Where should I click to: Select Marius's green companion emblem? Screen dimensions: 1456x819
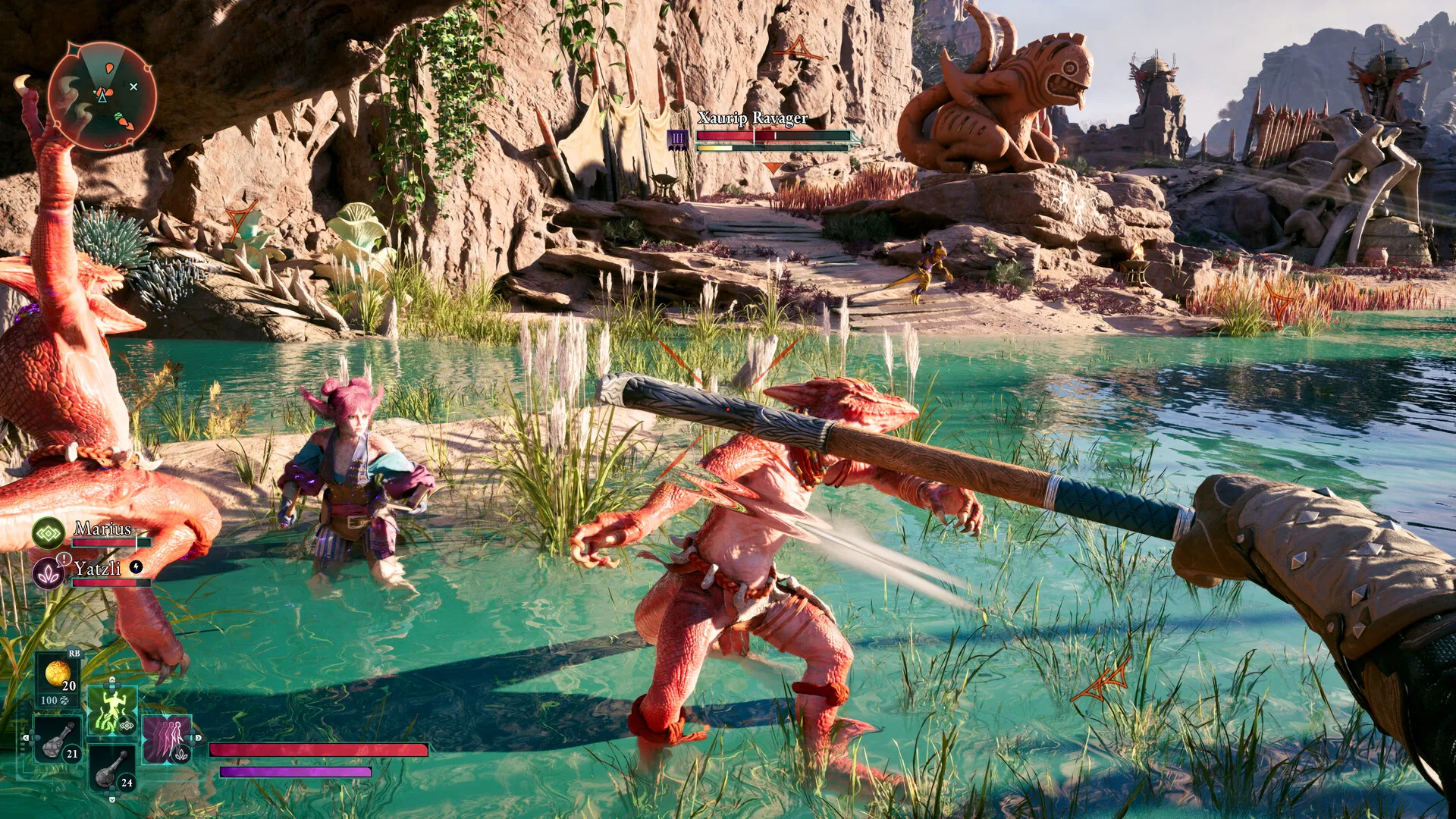tap(49, 534)
